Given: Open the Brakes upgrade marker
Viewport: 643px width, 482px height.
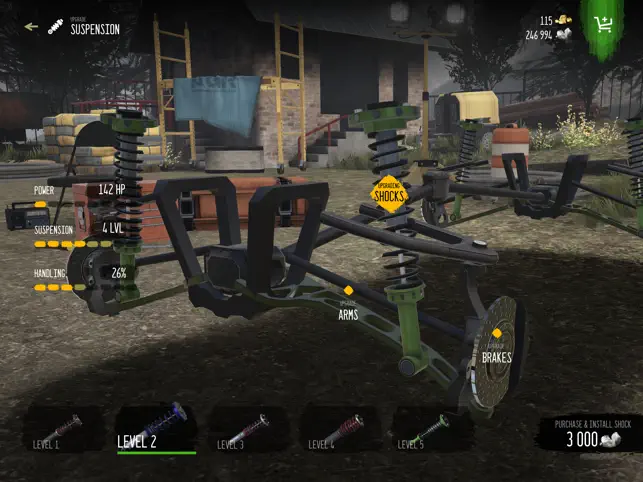Looking at the screenshot, I should click(497, 345).
